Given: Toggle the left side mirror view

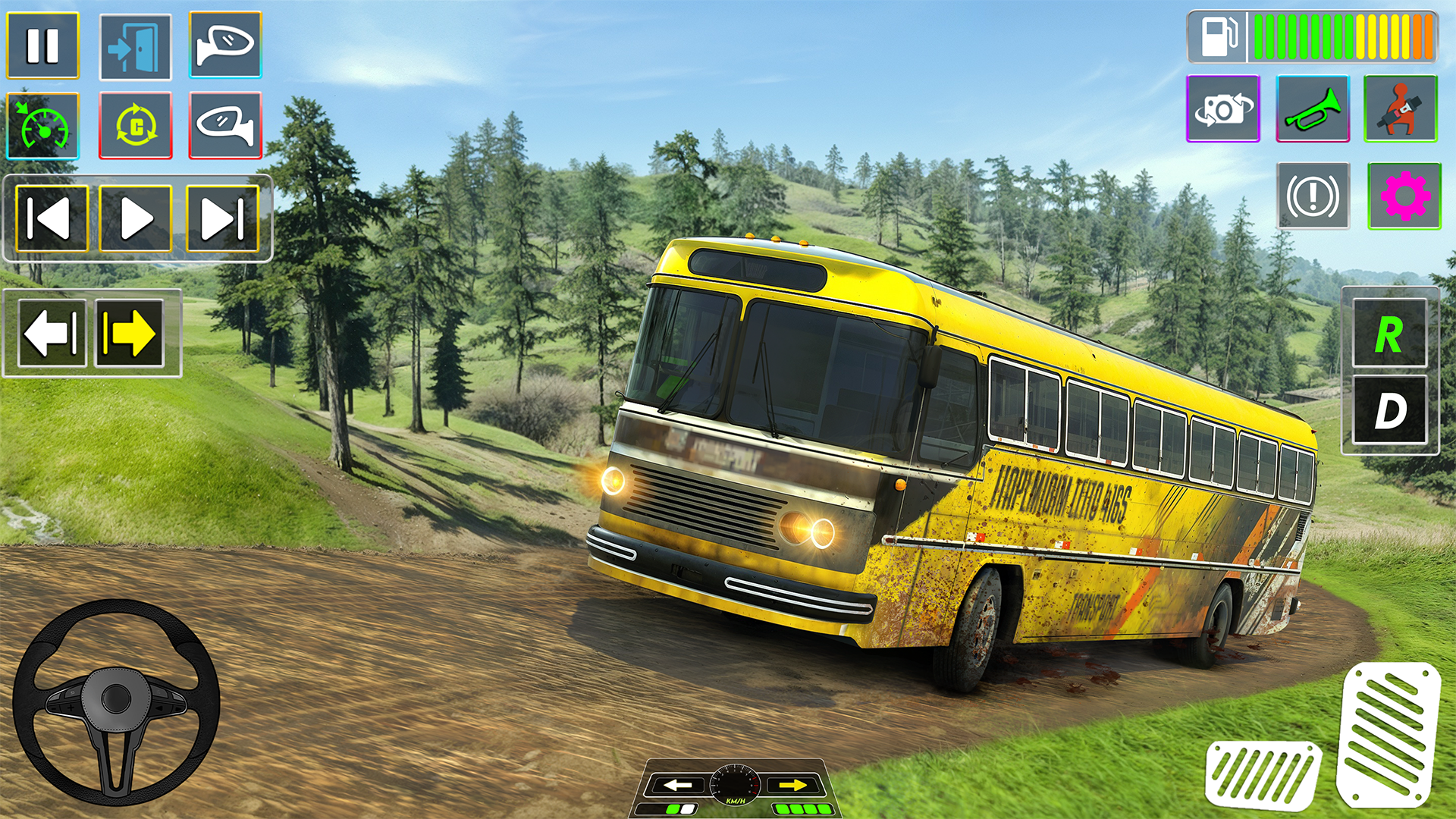Looking at the screenshot, I should 225,126.
